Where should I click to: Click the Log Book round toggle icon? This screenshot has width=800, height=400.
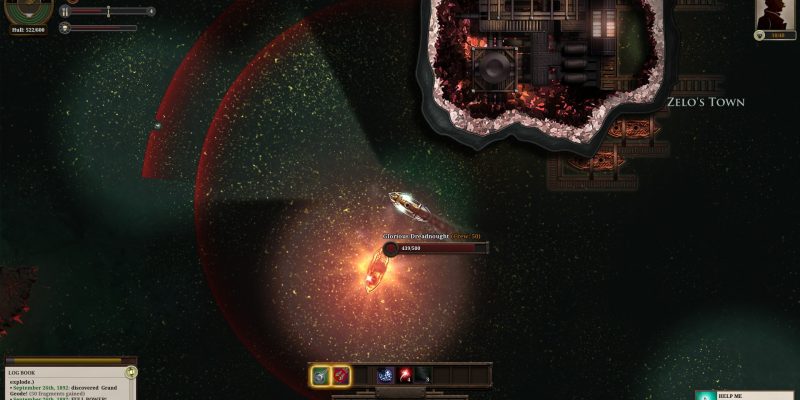131,371
